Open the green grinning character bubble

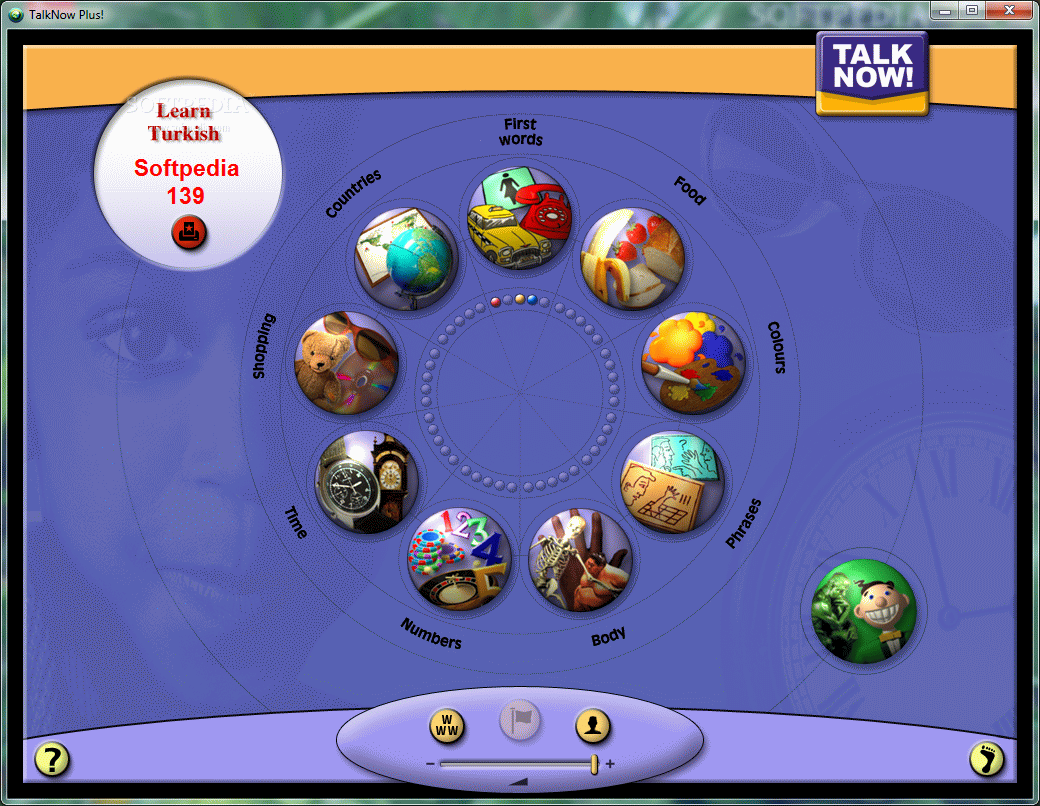[x=863, y=609]
